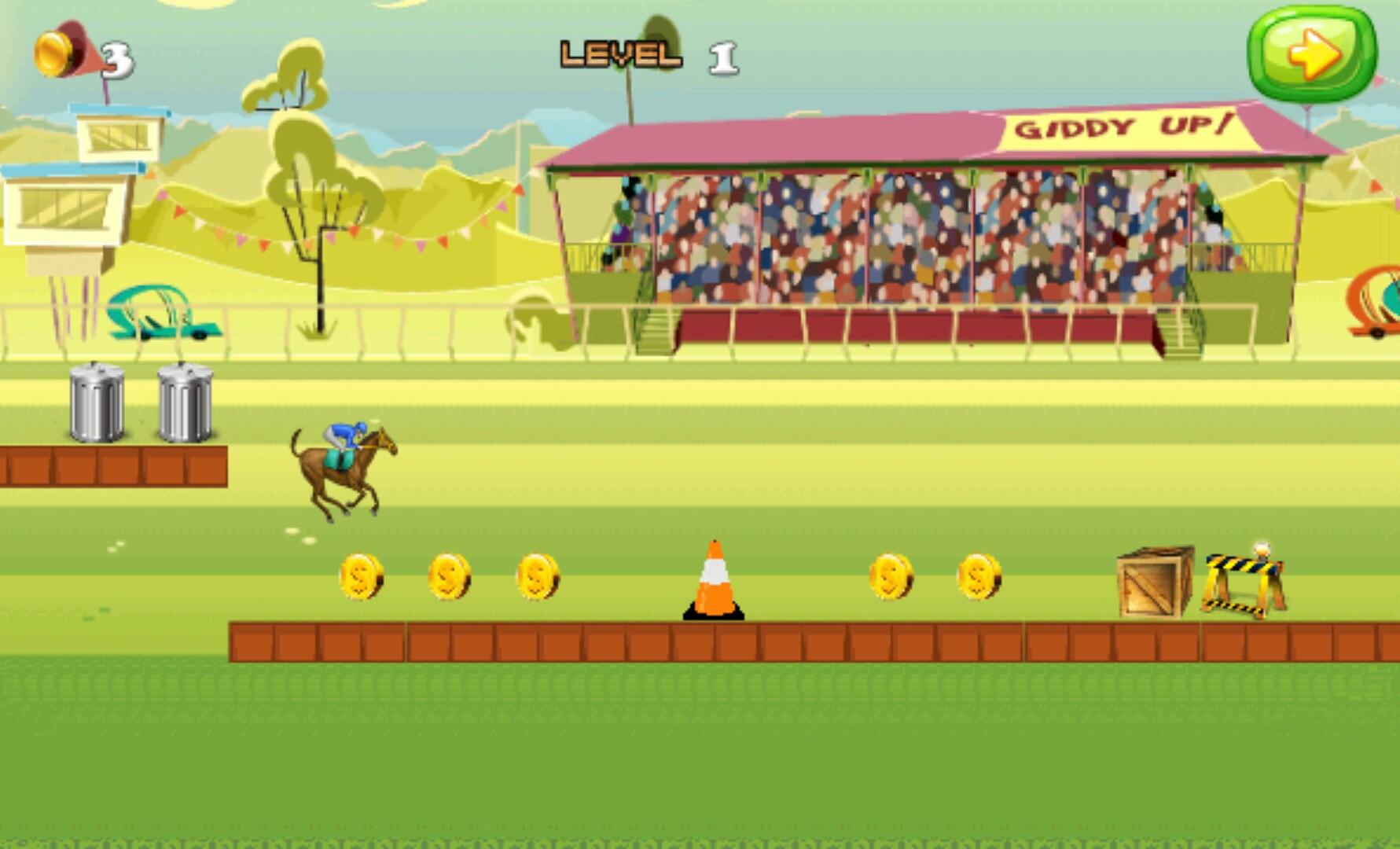Click the first gold dollar coin
This screenshot has height=849, width=1400.
[362, 578]
